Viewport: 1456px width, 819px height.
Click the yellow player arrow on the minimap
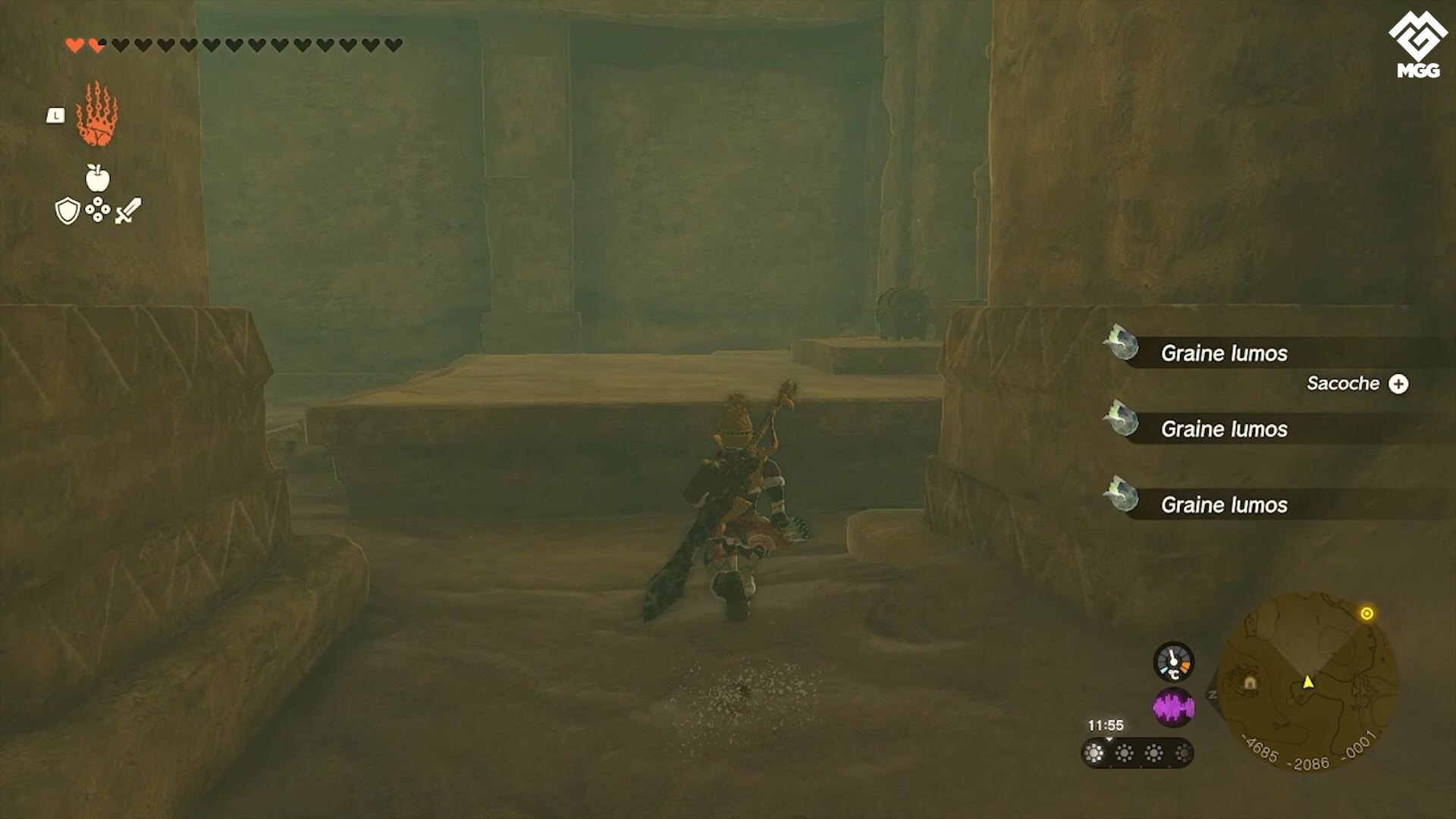1308,683
